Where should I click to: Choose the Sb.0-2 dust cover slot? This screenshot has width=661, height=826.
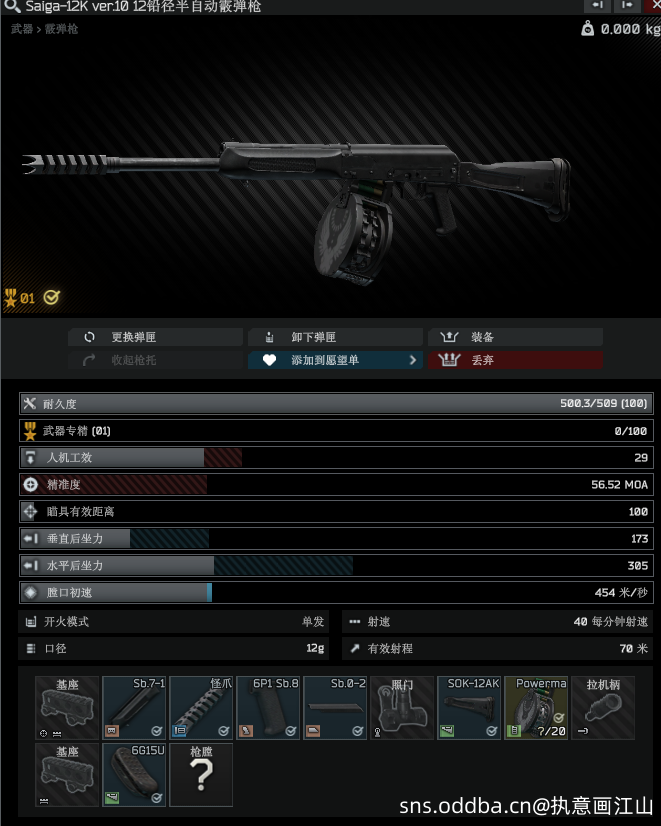pos(335,708)
